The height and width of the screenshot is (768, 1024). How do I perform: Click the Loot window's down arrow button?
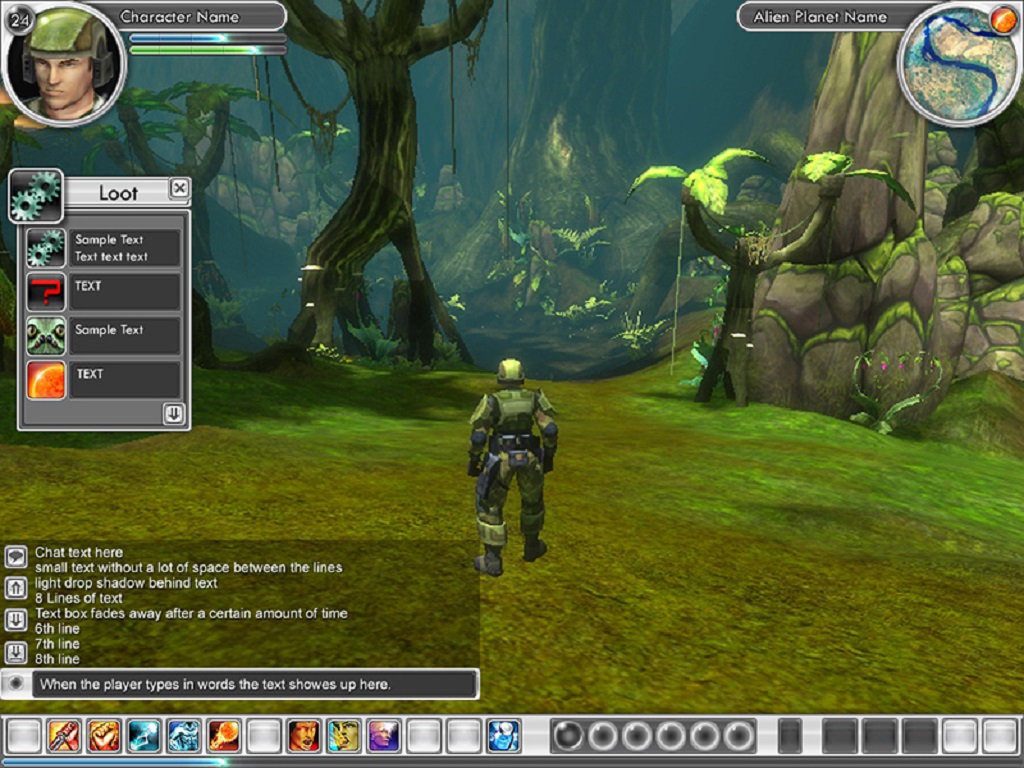(x=174, y=414)
